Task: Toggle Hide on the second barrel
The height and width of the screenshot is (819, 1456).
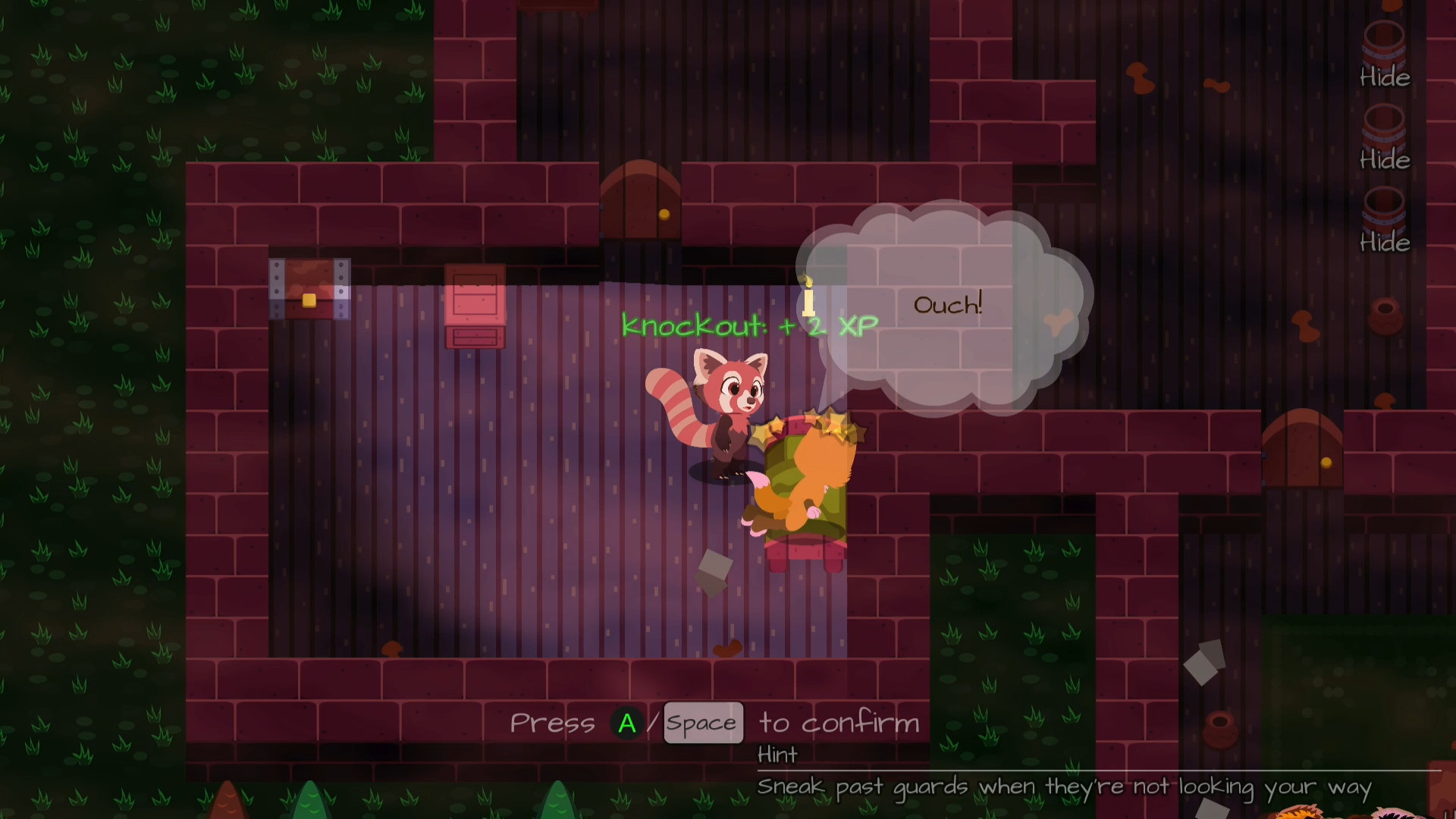Action: (1383, 160)
